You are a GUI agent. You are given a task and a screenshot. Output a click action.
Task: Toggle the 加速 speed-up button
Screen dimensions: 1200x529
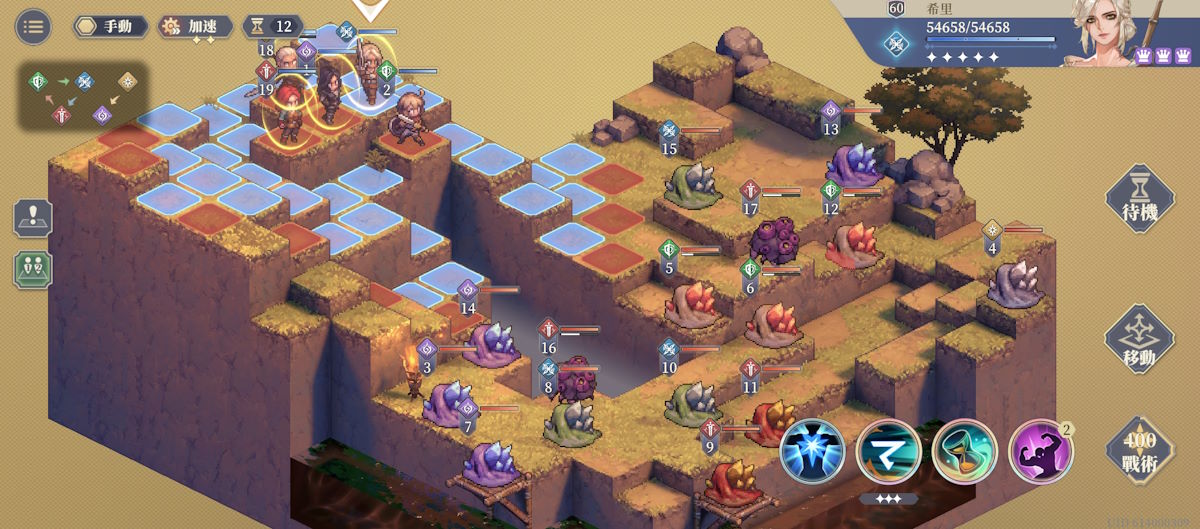(196, 26)
